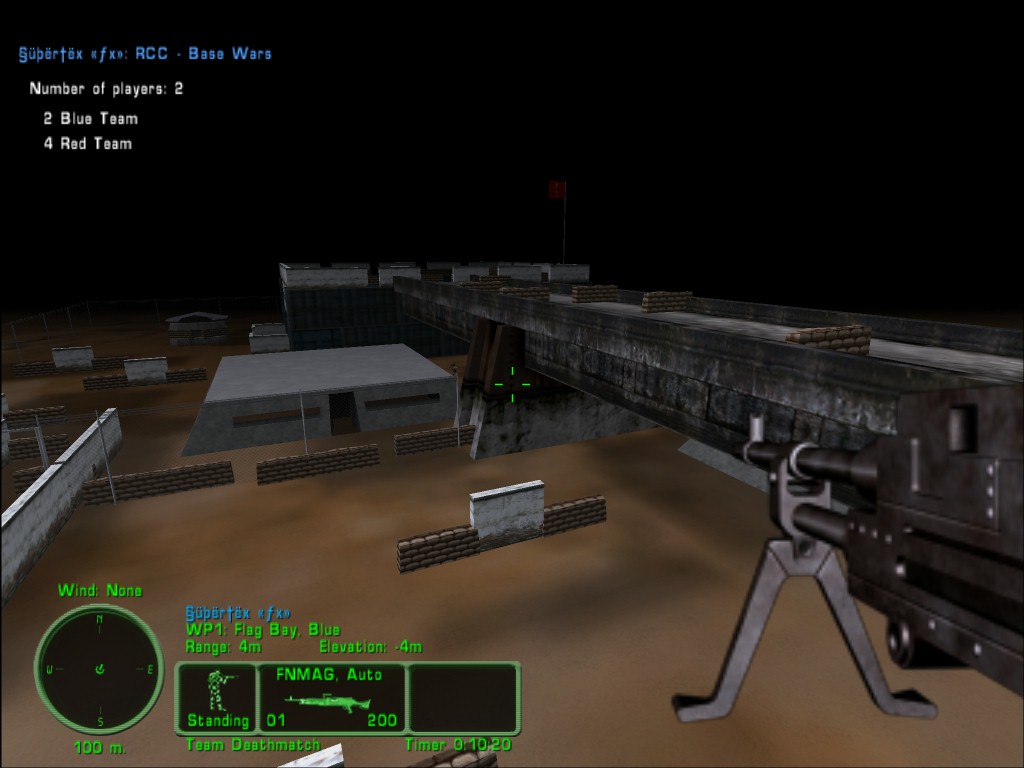This screenshot has width=1024, height=768.
Task: Select the Red Team score row
Action: [x=87, y=143]
